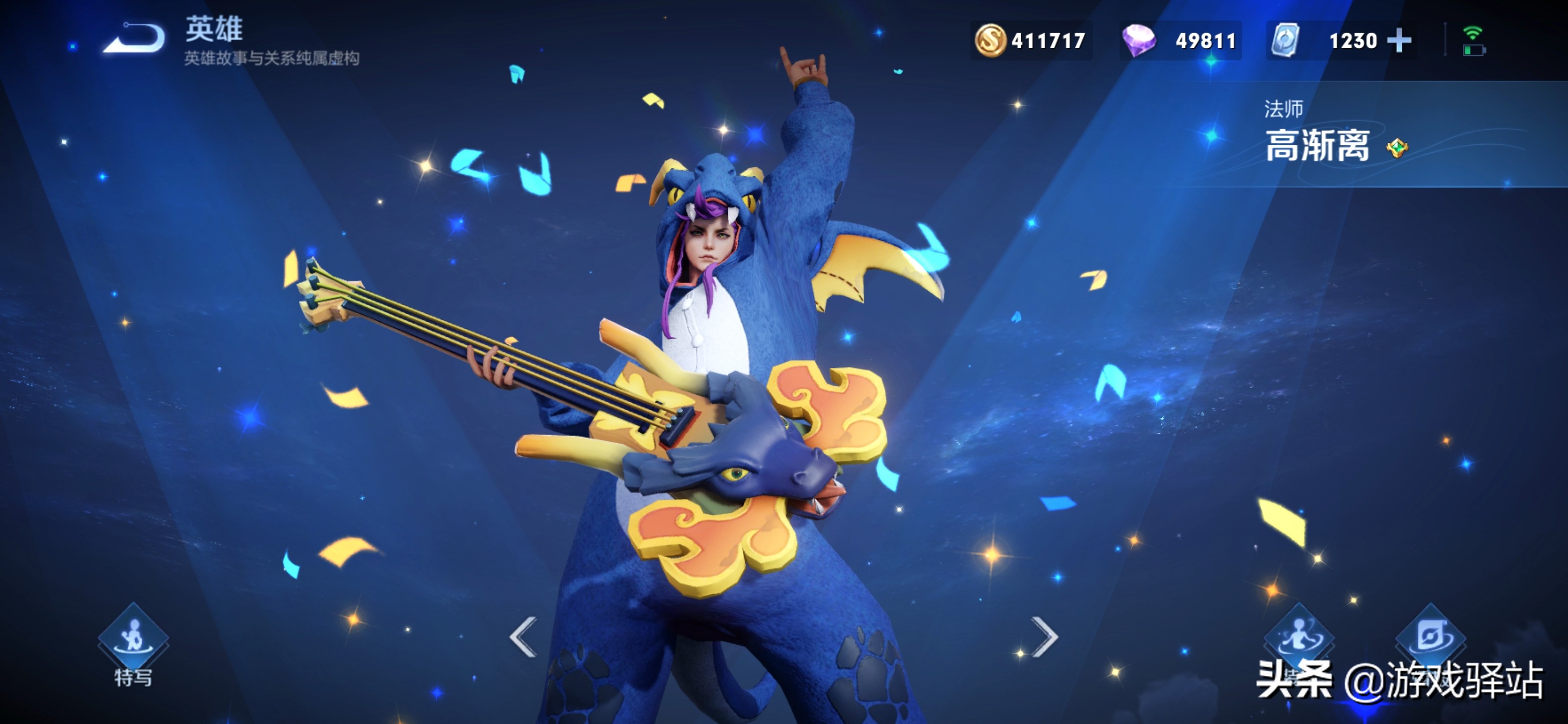Open the scroll icon button
Viewport: 1568px width, 724px height.
pyautogui.click(x=1430, y=637)
